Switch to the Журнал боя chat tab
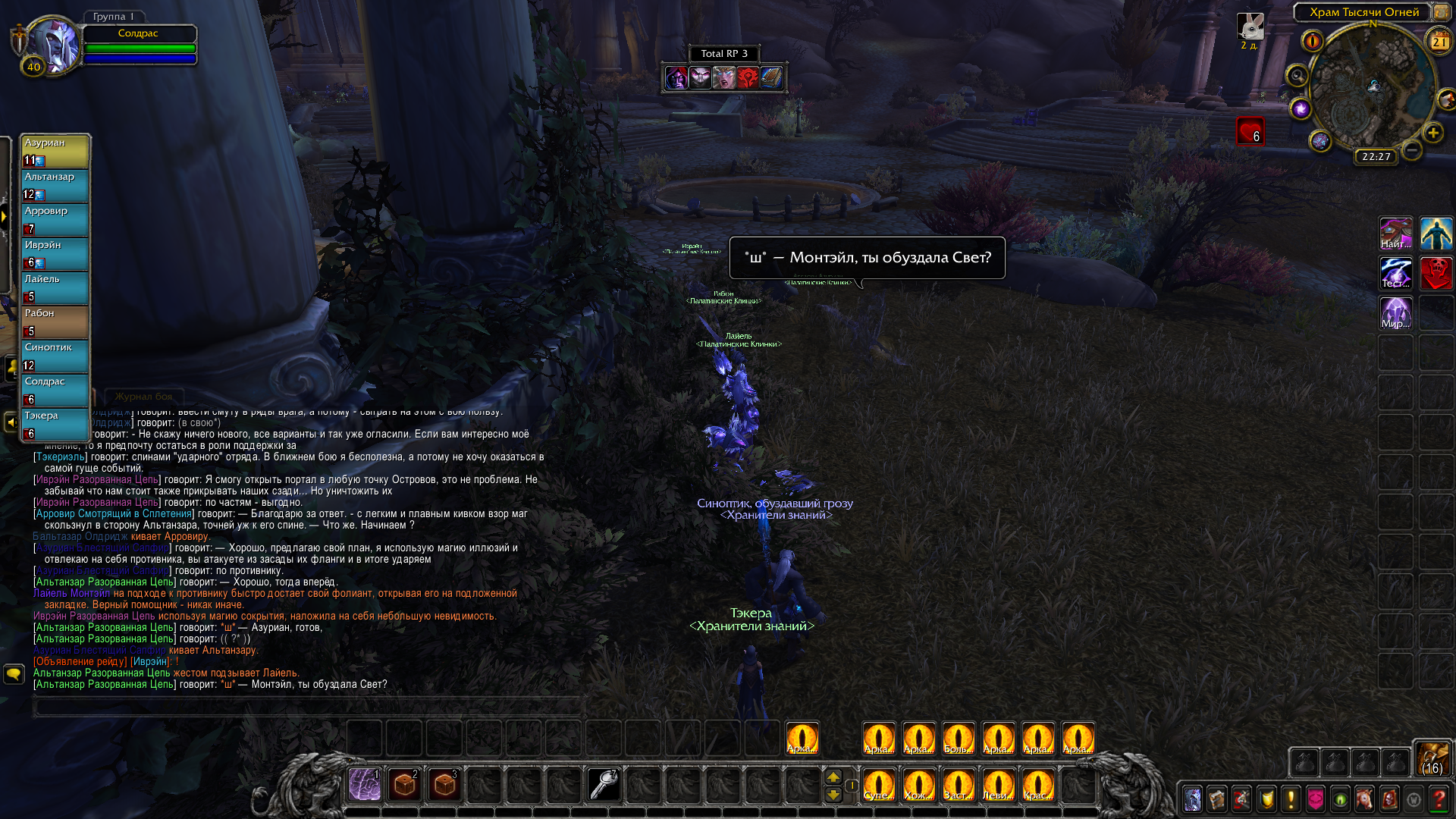Viewport: 1456px width, 819px height. pyautogui.click(x=143, y=397)
